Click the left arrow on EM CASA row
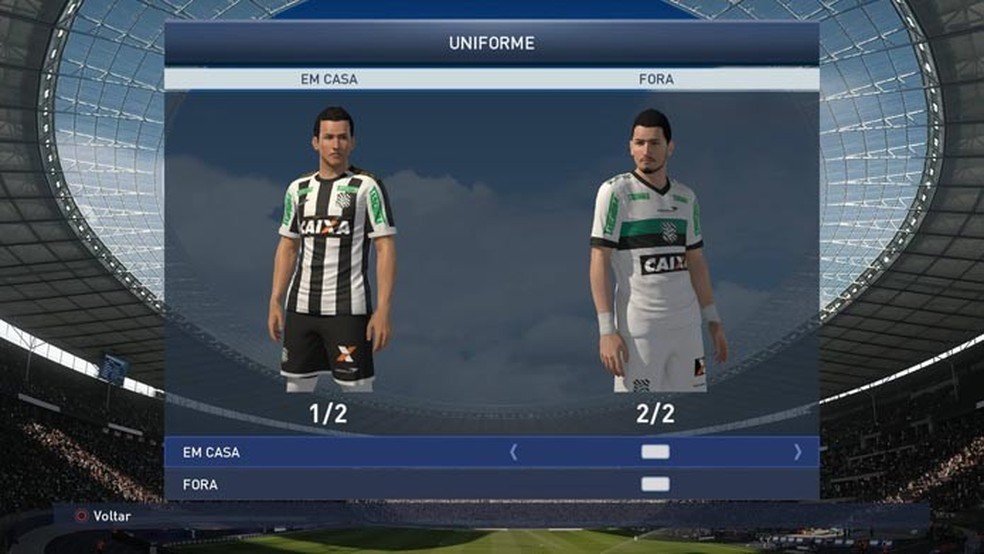Screen dimensions: 984x554 click(514, 452)
